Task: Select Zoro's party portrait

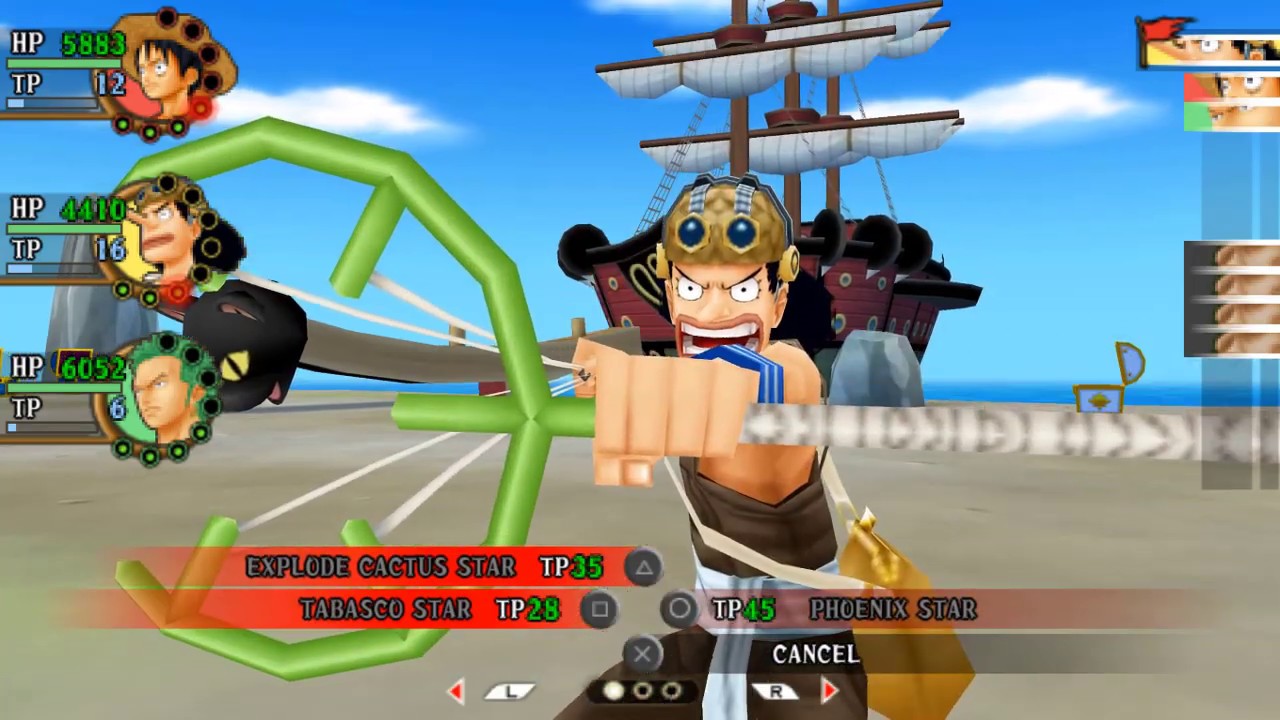Action: point(160,398)
